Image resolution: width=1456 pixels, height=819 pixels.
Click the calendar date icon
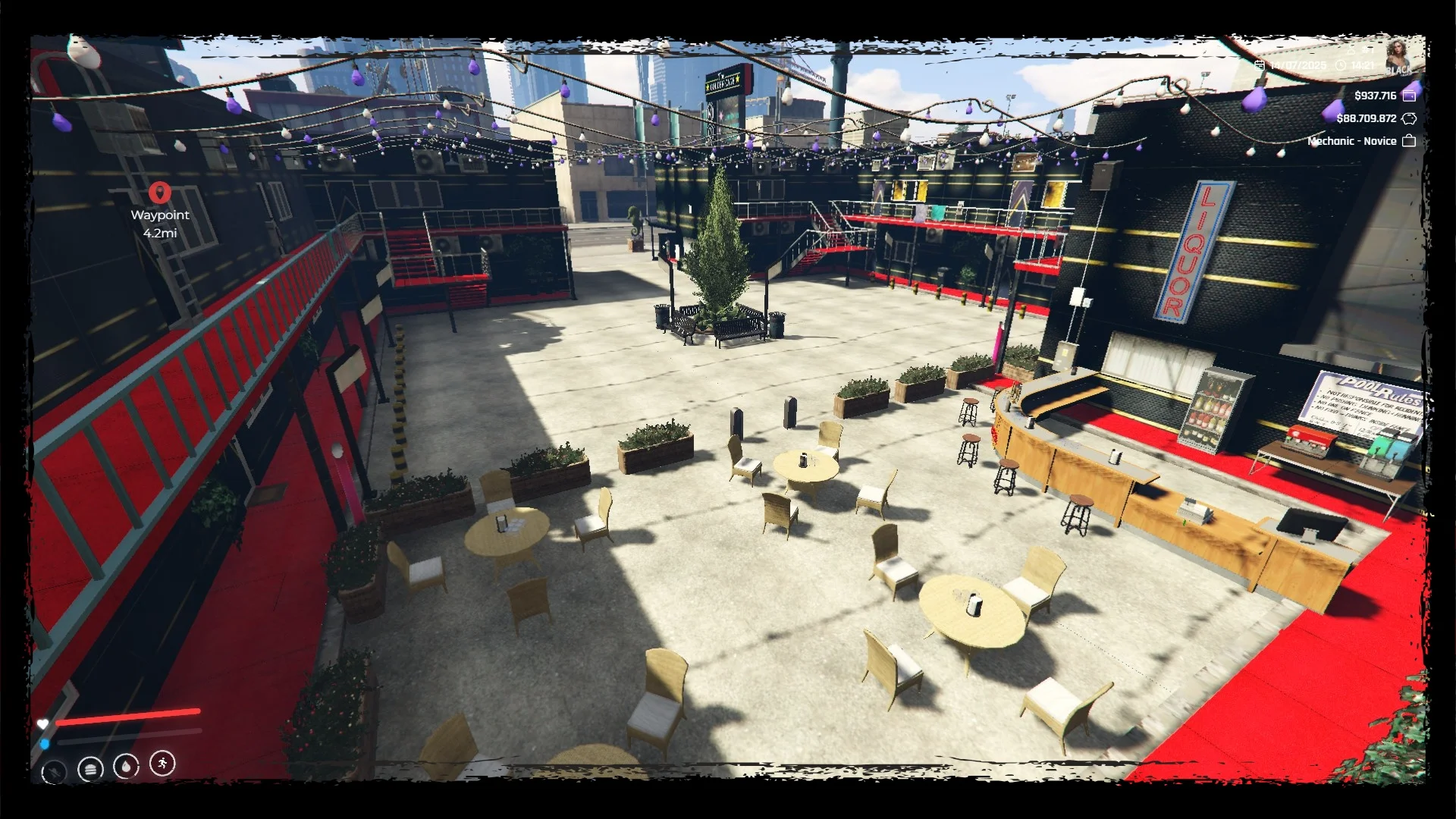pos(1260,66)
